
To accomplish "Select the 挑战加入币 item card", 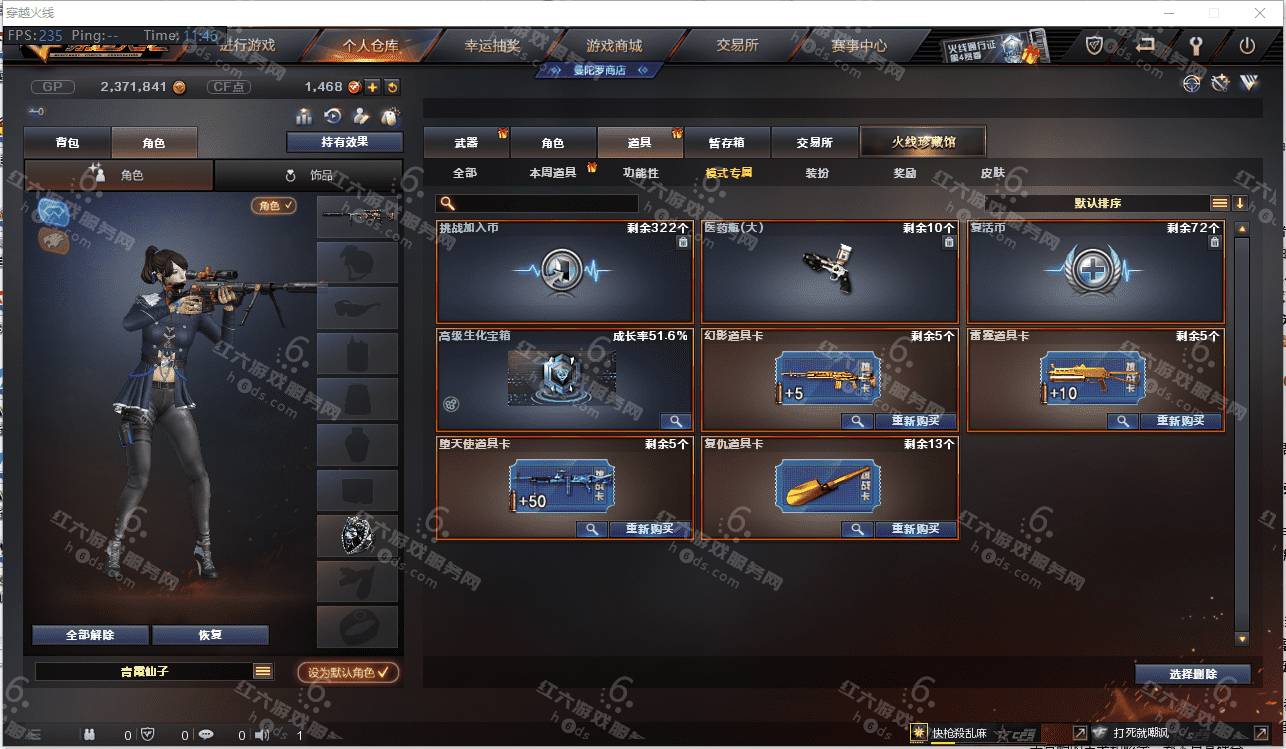I will (x=565, y=271).
